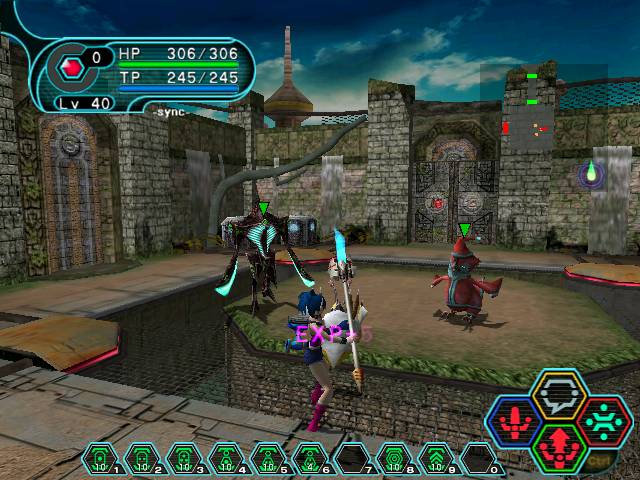Open the yellow speech bubble chat hexagon
Image resolution: width=640 pixels, height=480 pixels.
[558, 395]
